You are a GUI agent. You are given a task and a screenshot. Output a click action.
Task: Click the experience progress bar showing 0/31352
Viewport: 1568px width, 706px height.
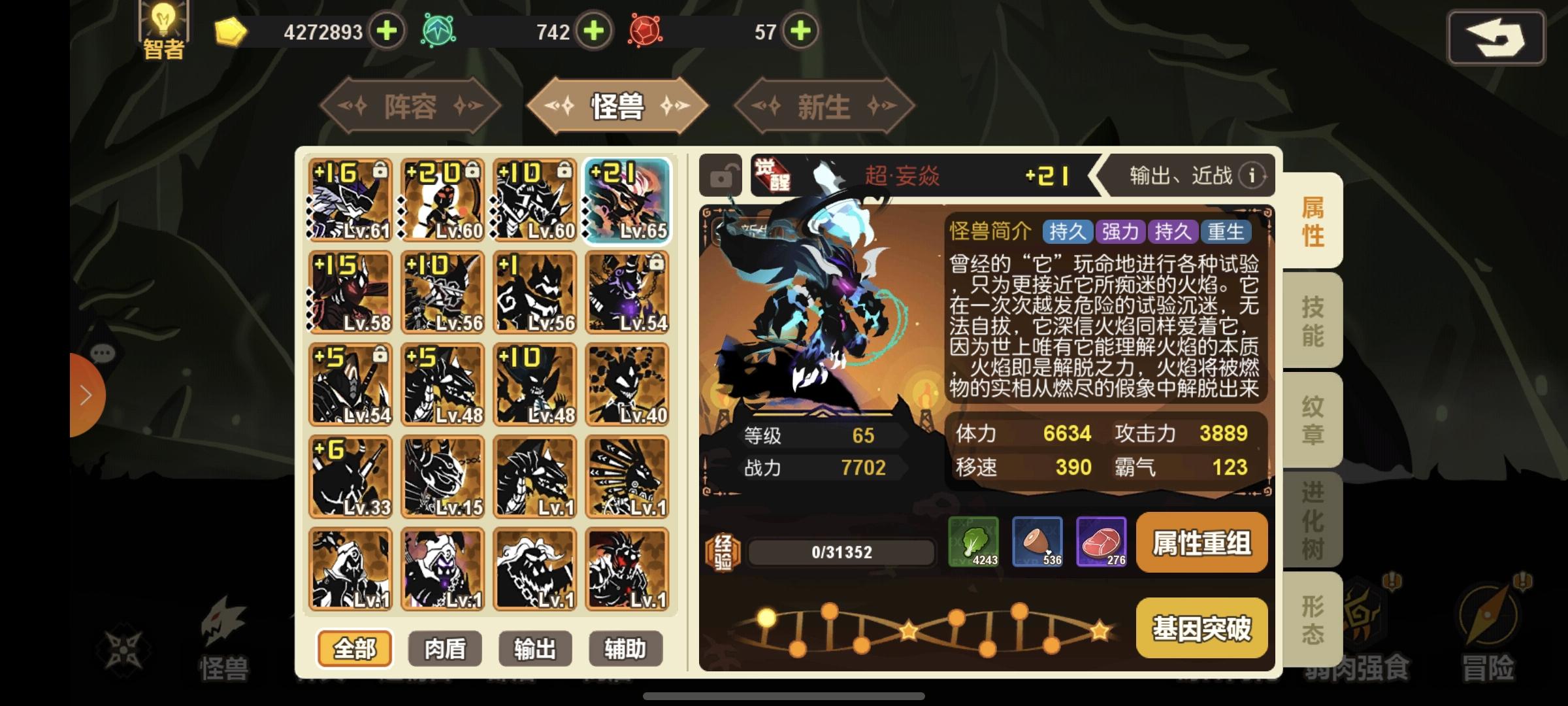[x=840, y=551]
